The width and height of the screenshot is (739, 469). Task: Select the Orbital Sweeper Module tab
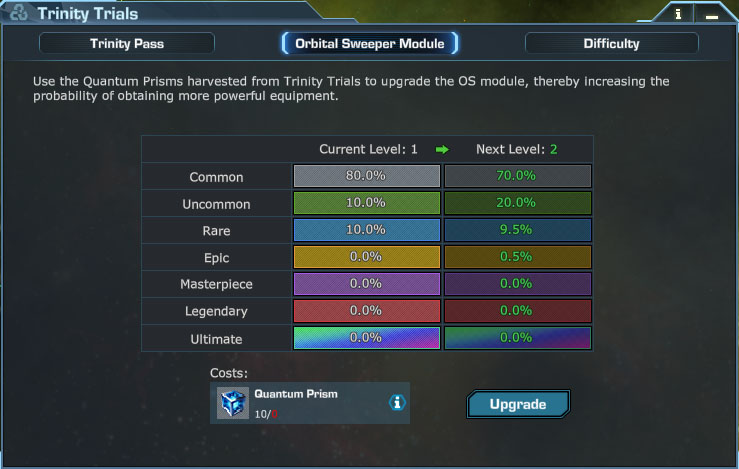pos(370,43)
